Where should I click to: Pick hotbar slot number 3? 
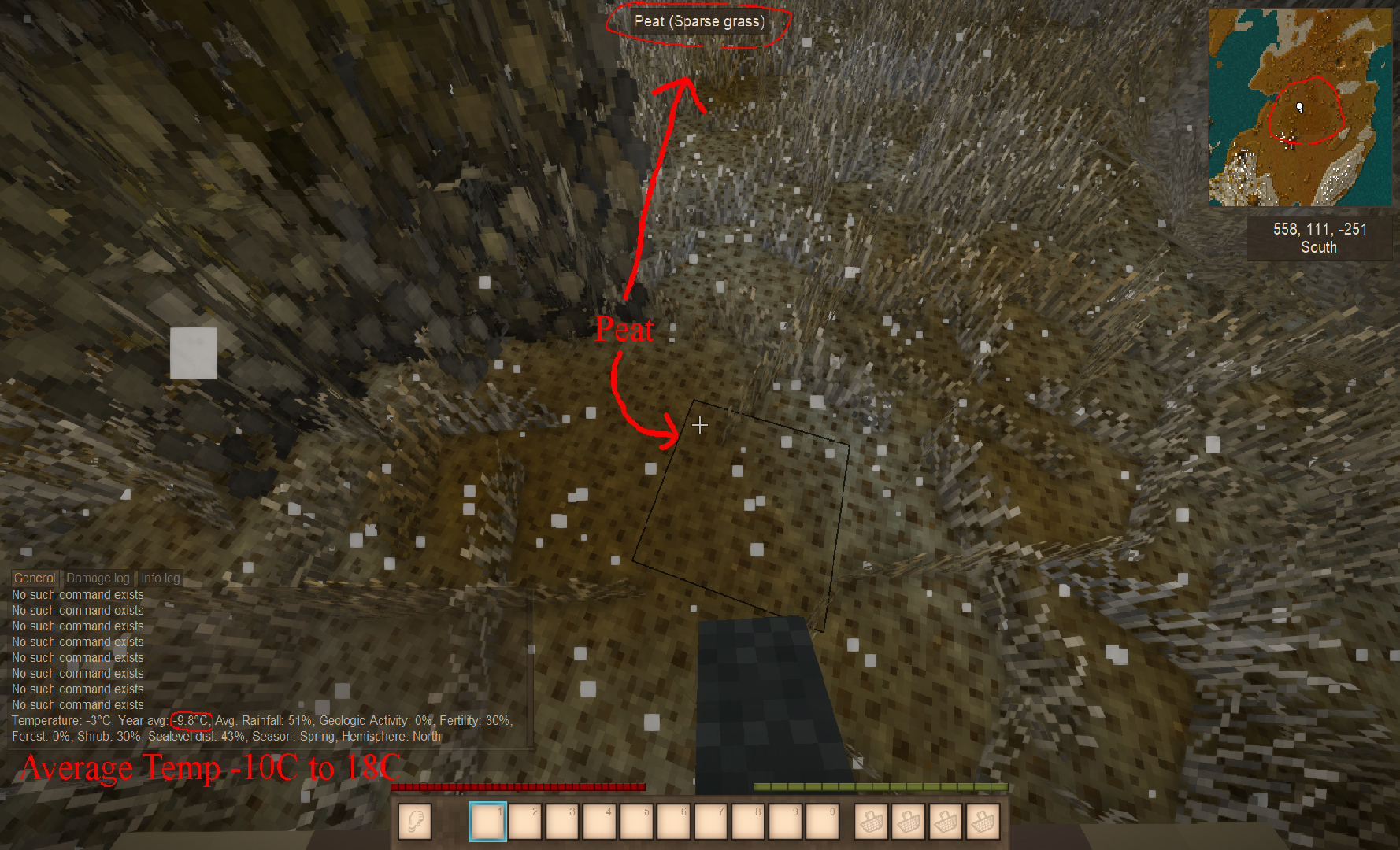(x=562, y=822)
